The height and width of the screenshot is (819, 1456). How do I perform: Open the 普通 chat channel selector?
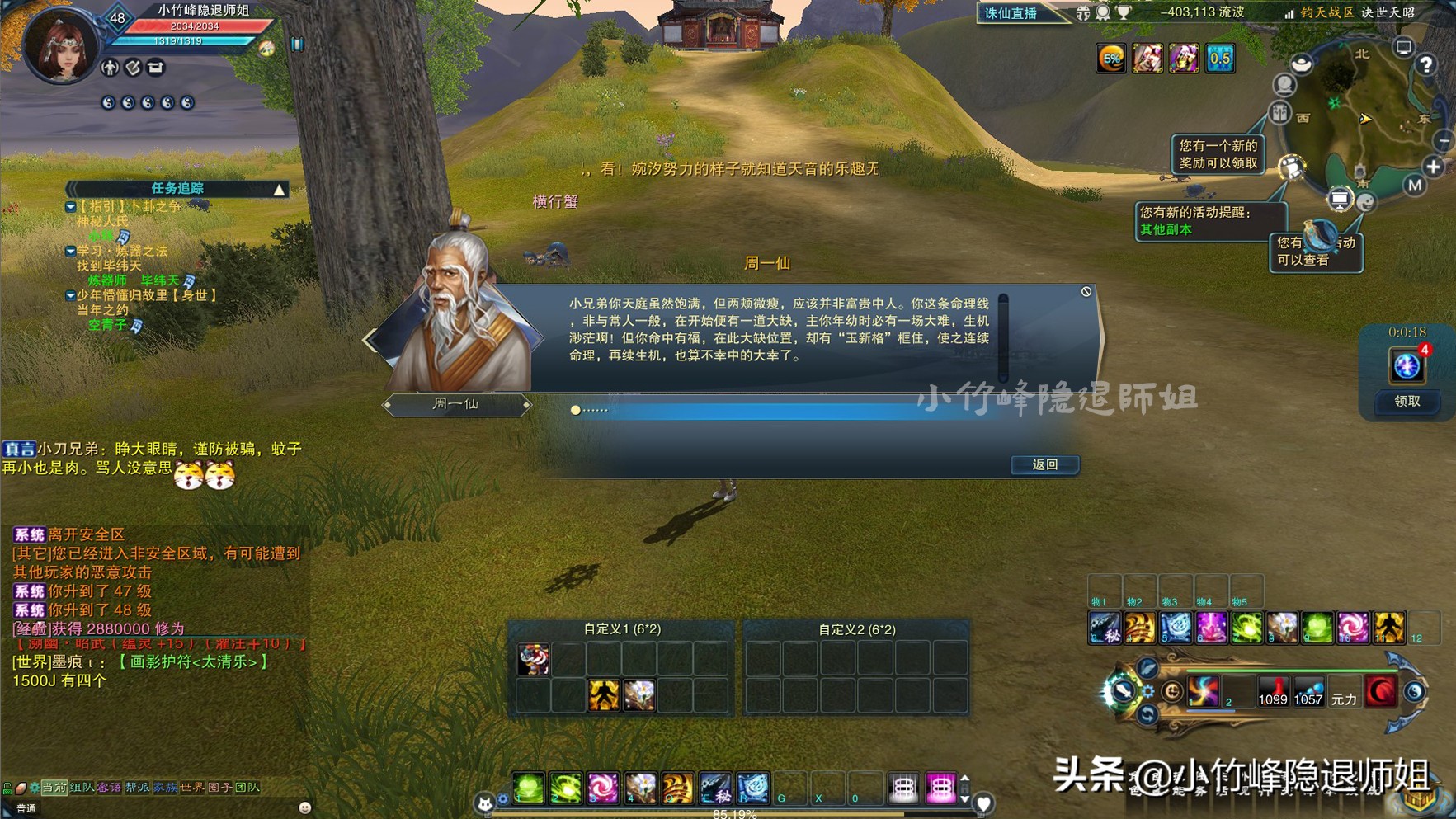tap(27, 808)
